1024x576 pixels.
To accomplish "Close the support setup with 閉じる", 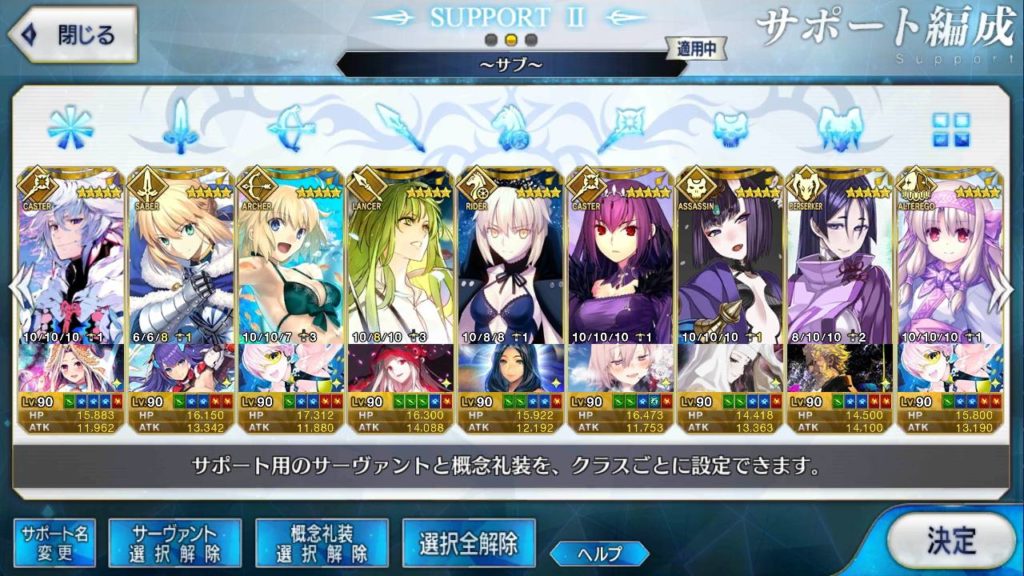I will click(x=72, y=34).
